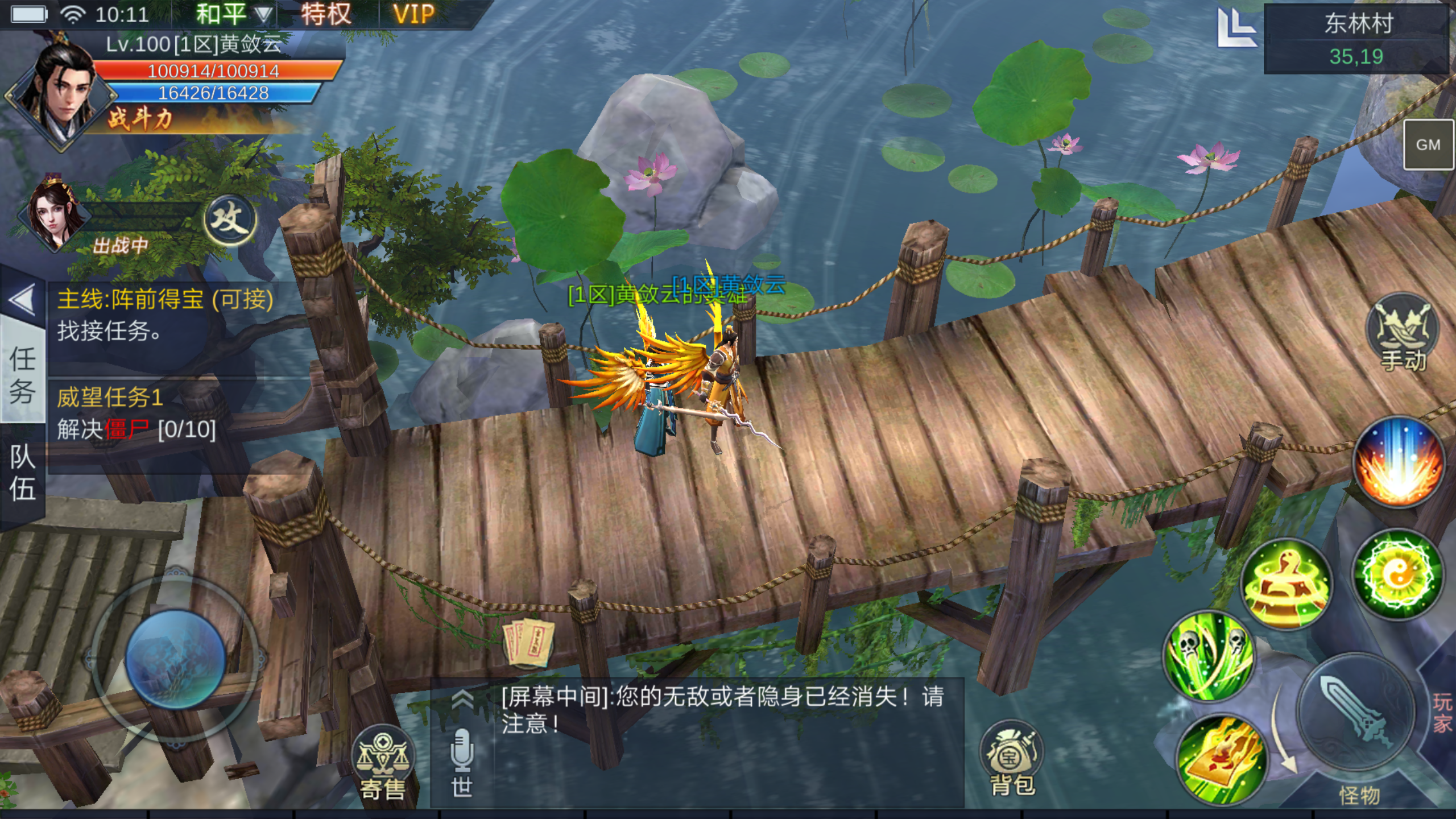Switch to the 队伍 team tab
The height and width of the screenshot is (819, 1456).
pos(23,473)
